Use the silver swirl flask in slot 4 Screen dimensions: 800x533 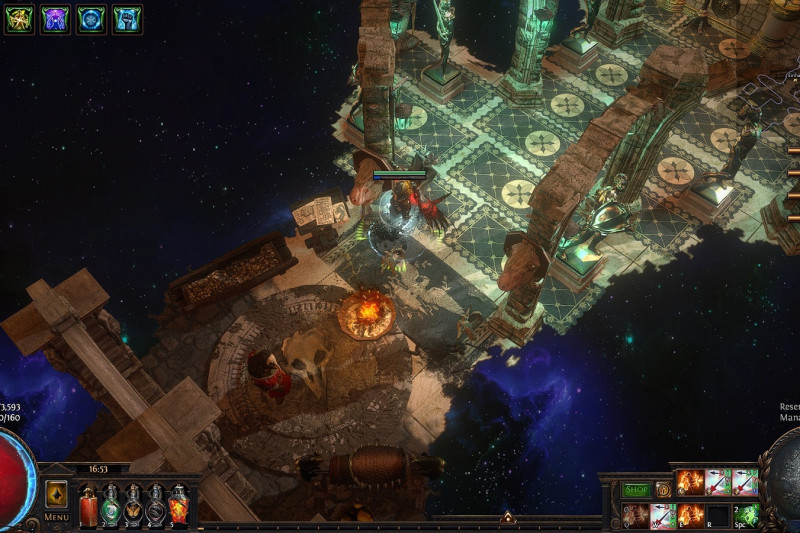pos(155,505)
